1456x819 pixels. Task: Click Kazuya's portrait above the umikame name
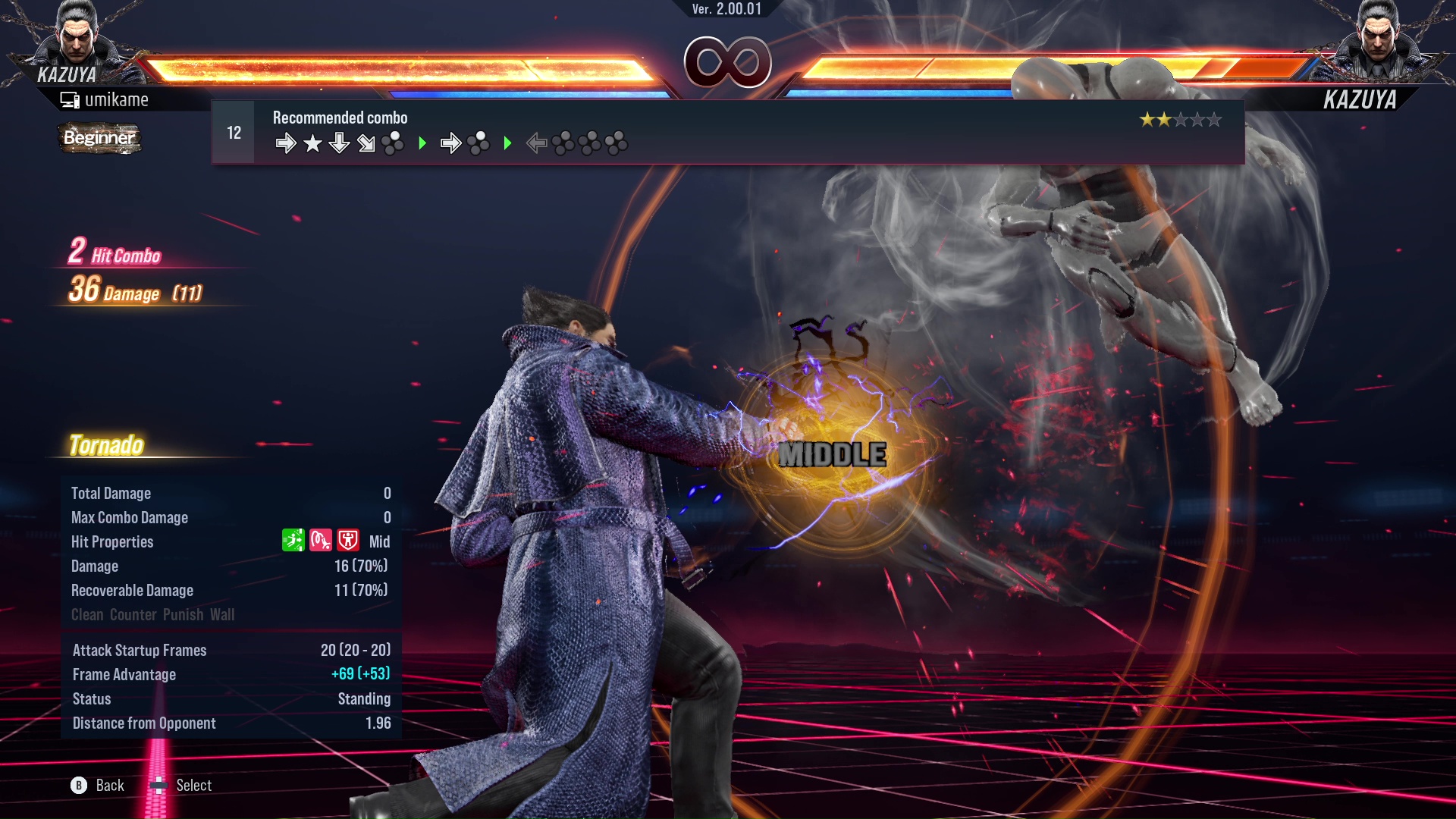pos(76,38)
